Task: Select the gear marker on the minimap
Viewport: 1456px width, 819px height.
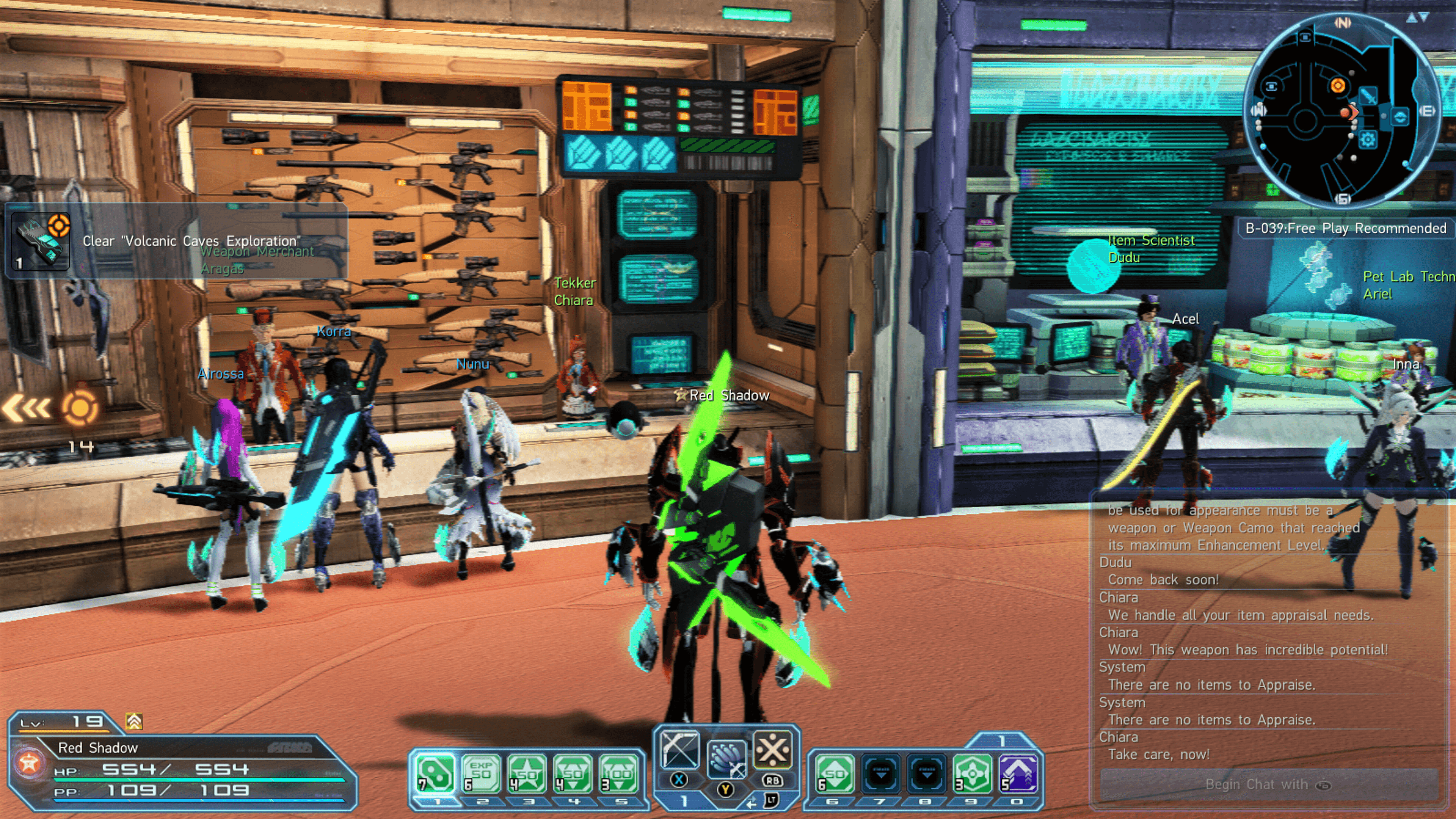Action: tap(1368, 139)
